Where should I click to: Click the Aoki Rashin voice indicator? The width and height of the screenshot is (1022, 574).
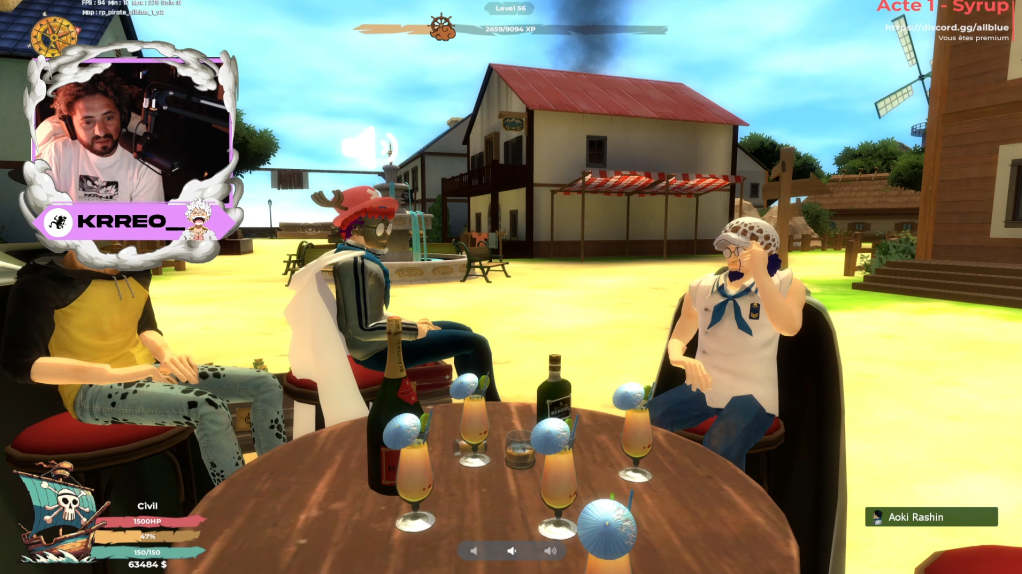(931, 517)
